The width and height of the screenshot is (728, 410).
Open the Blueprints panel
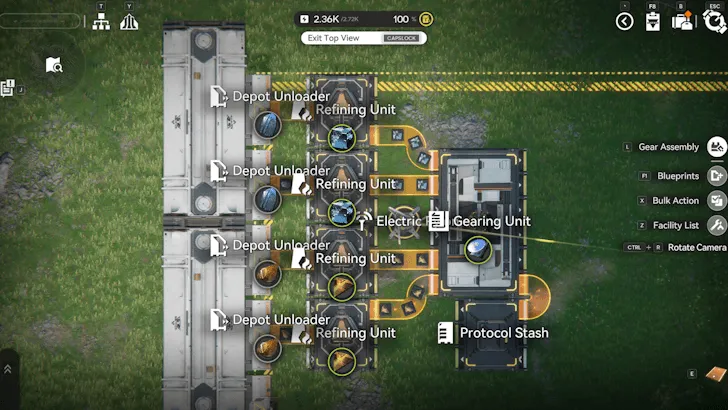(716, 175)
